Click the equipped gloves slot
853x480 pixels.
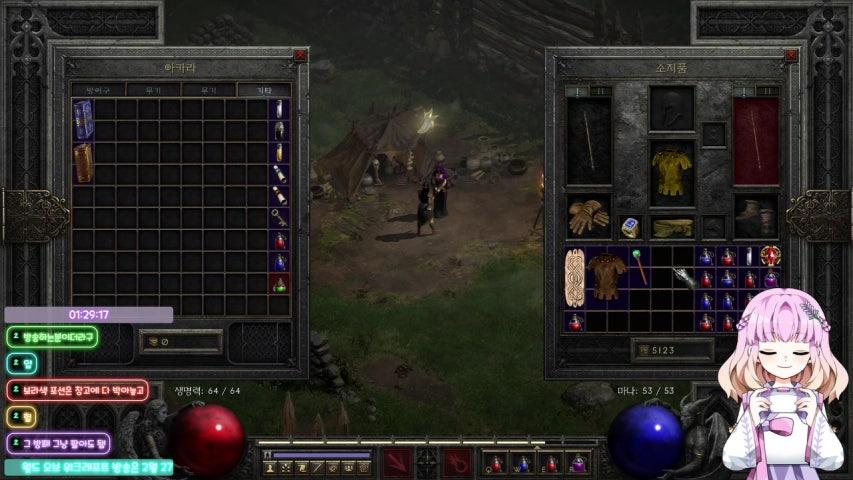coord(588,216)
